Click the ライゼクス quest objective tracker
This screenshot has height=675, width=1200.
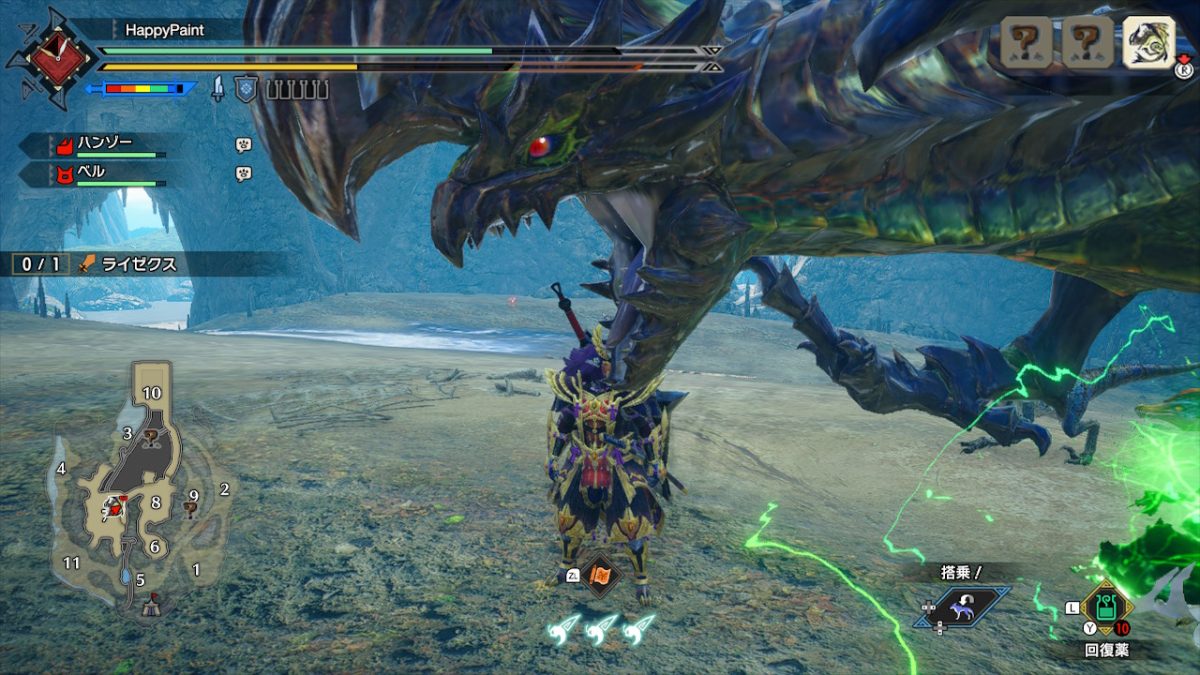point(138,264)
